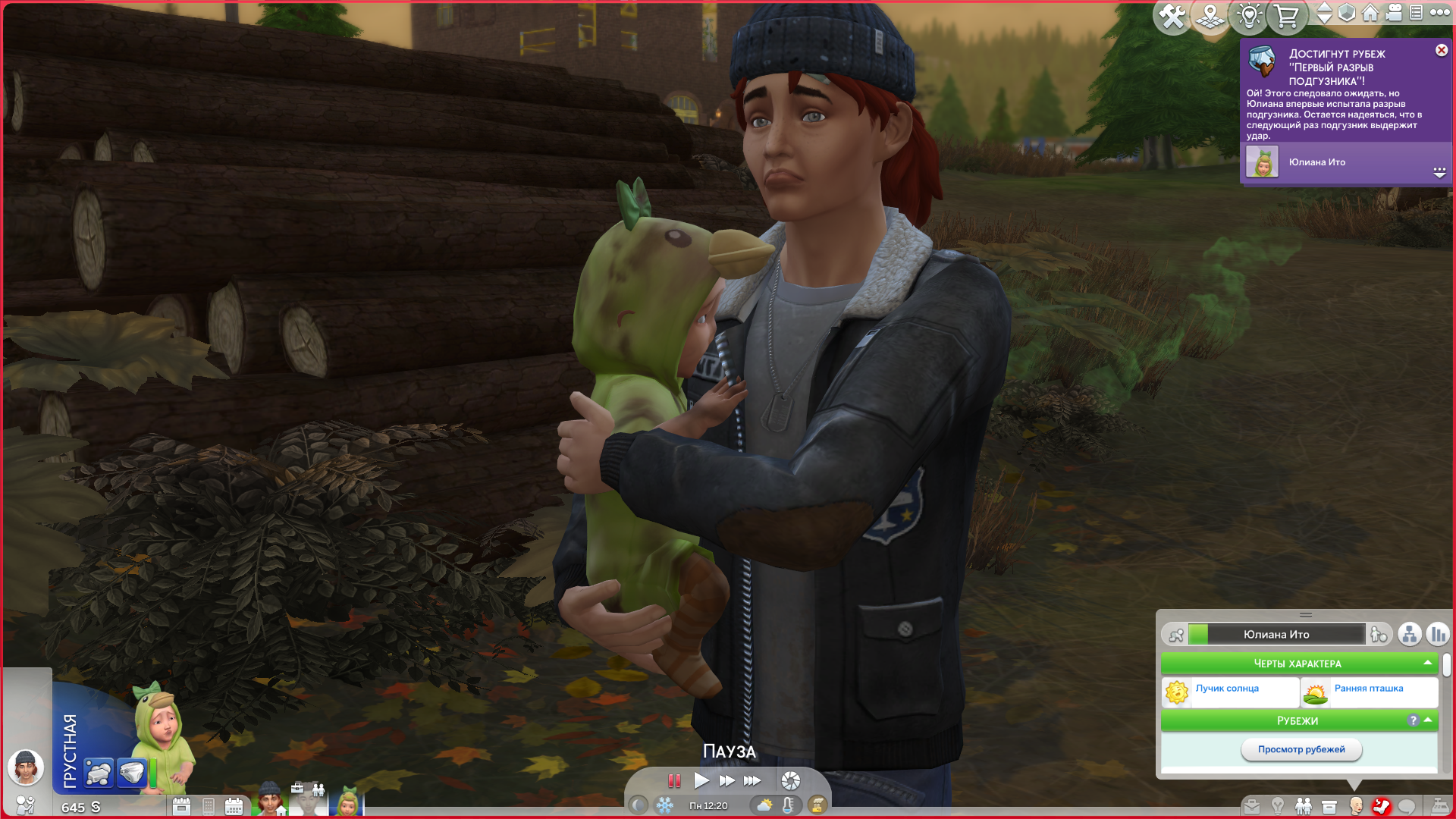Click the red pause button
The width and height of the screenshot is (1456, 819).
tap(674, 780)
